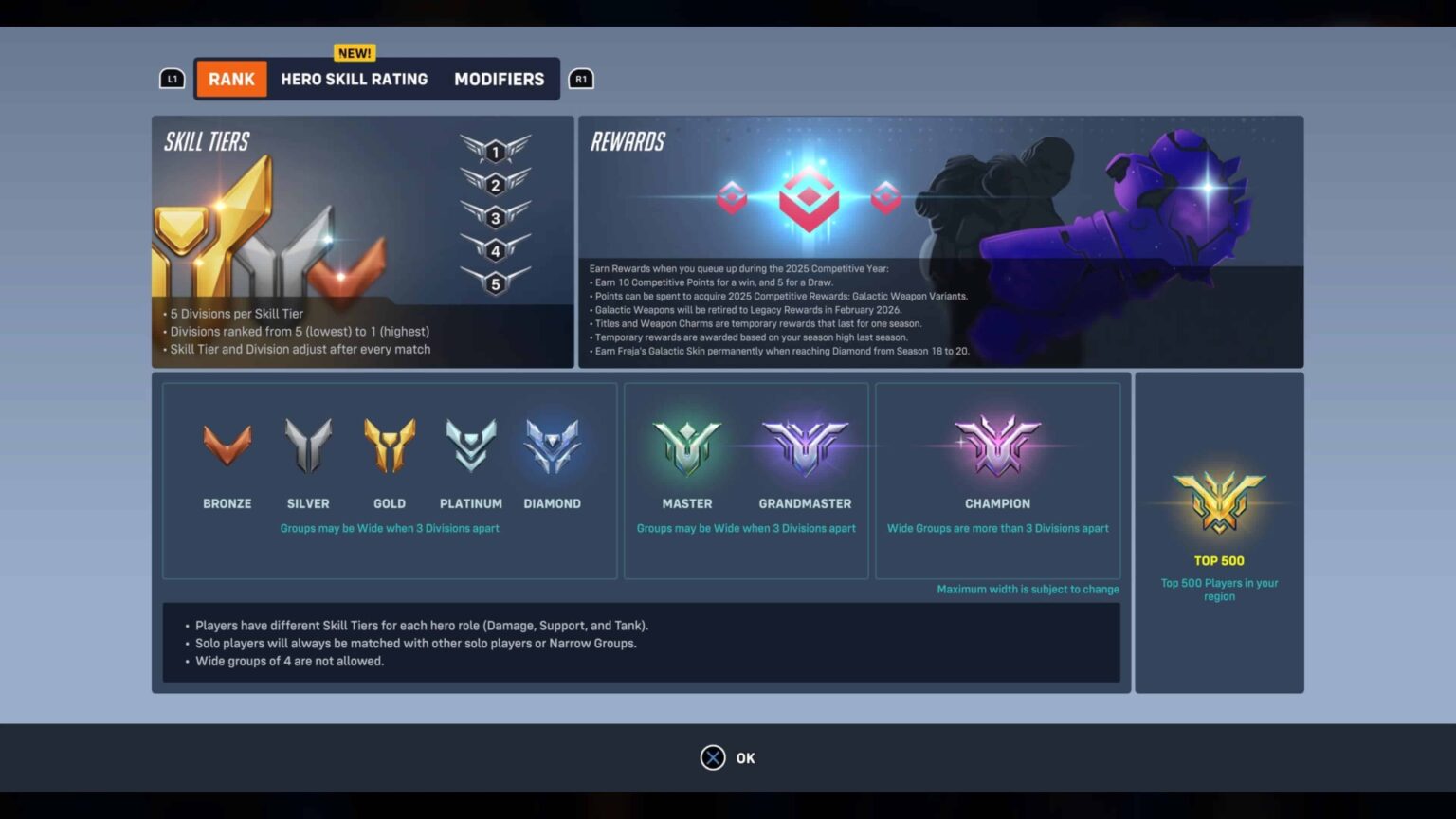Select the Grandmaster rank icon
Image resolution: width=1456 pixels, height=819 pixels.
click(805, 444)
